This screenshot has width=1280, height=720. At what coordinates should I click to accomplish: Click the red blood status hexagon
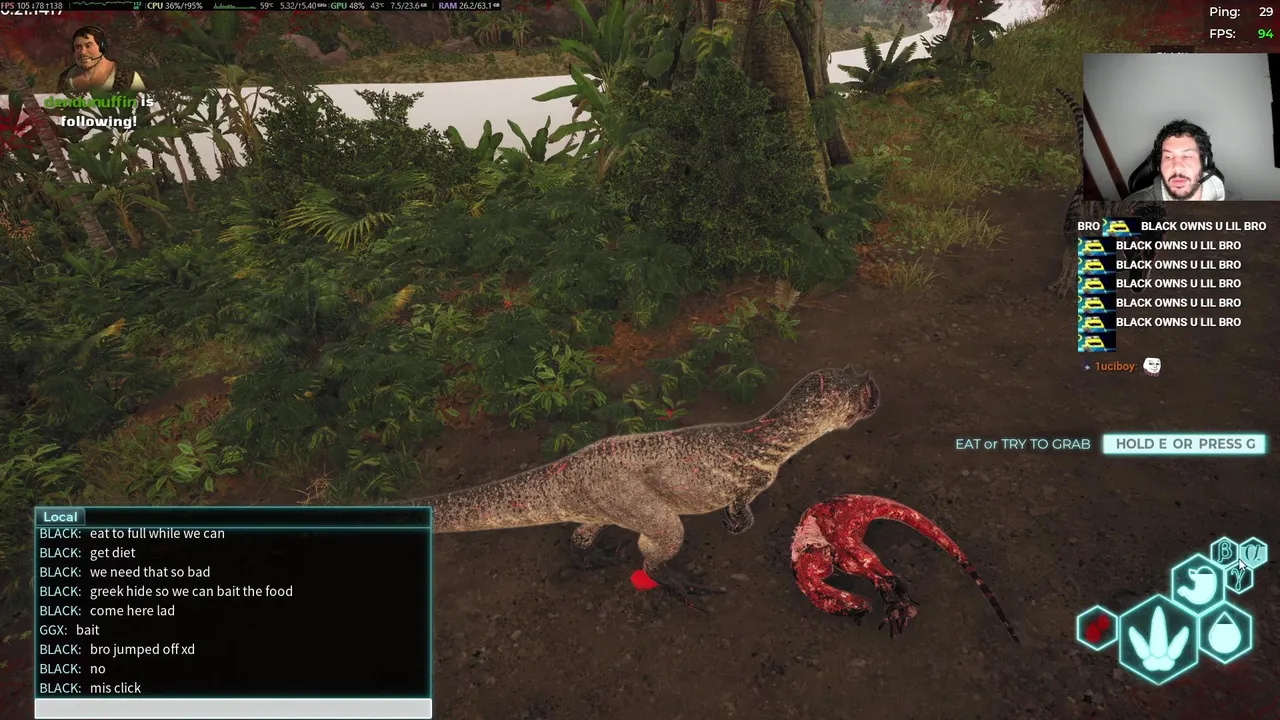coord(1097,629)
